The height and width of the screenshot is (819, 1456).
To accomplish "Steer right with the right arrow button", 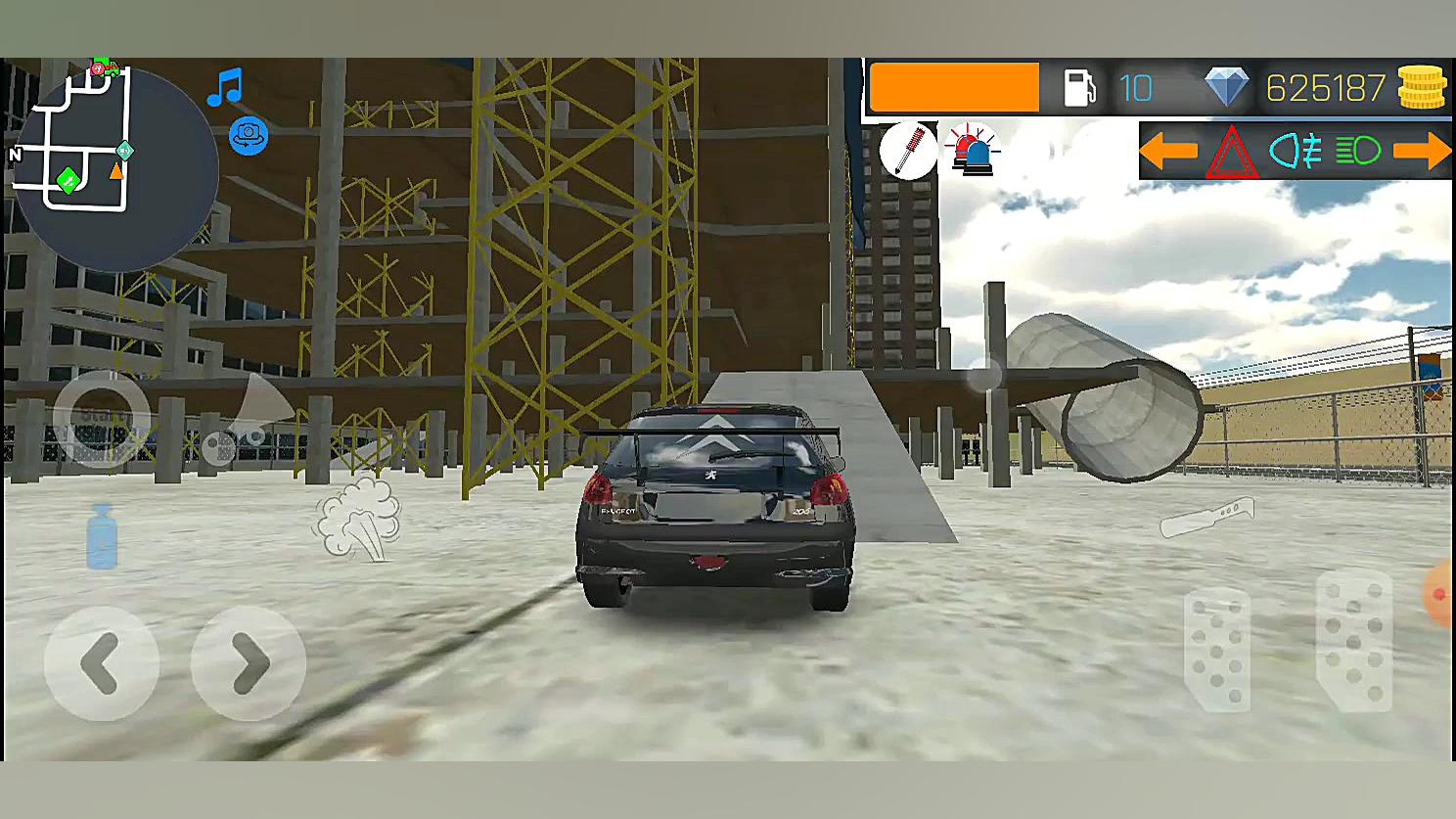I will [249, 663].
